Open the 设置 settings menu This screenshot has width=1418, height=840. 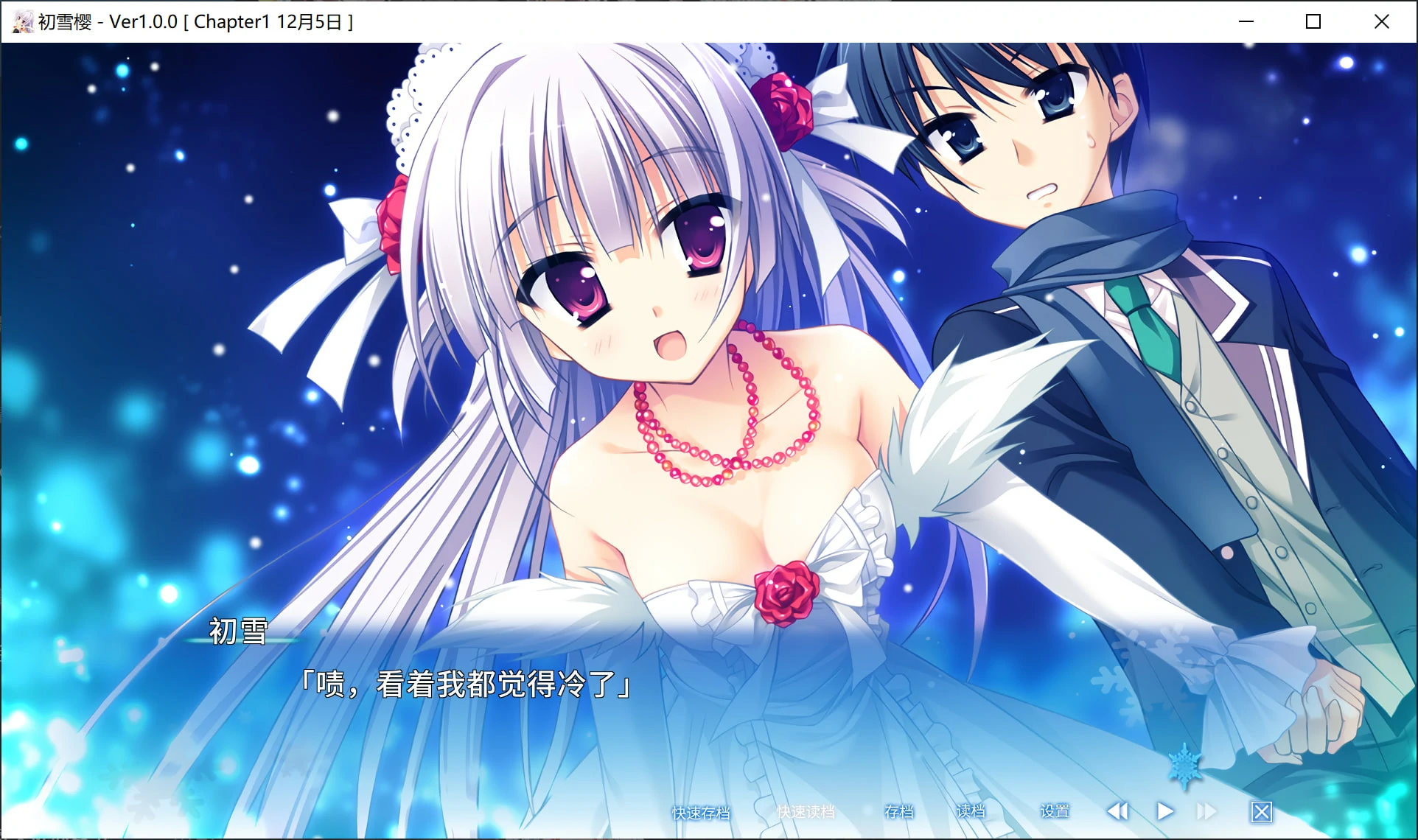(x=1055, y=812)
